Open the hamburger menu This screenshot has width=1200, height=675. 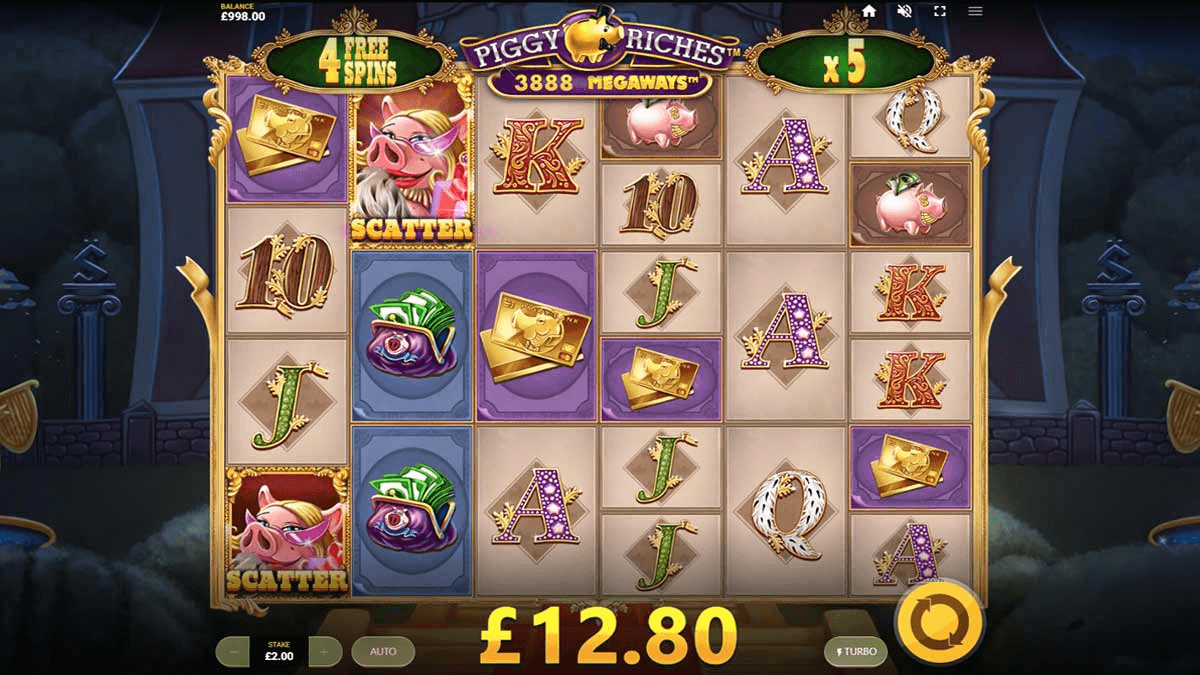(x=975, y=11)
